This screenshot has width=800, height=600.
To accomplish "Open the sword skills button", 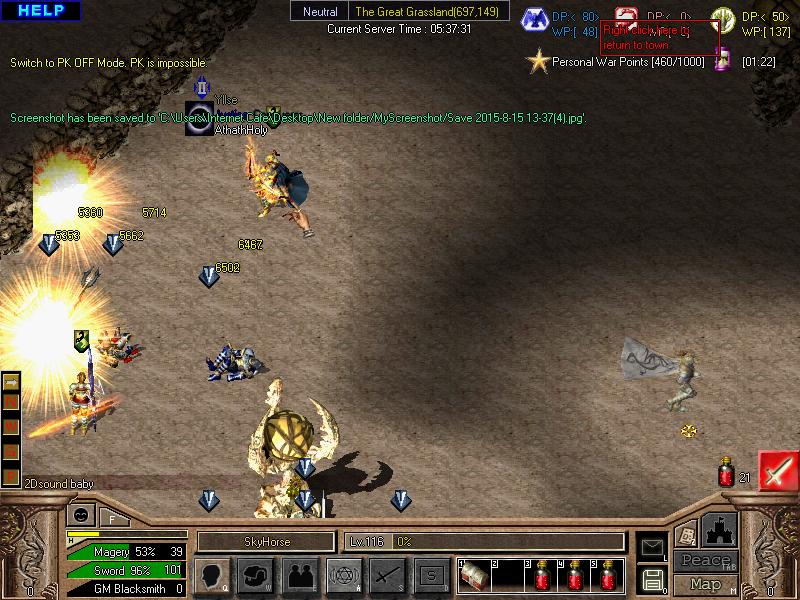I will coord(387,576).
